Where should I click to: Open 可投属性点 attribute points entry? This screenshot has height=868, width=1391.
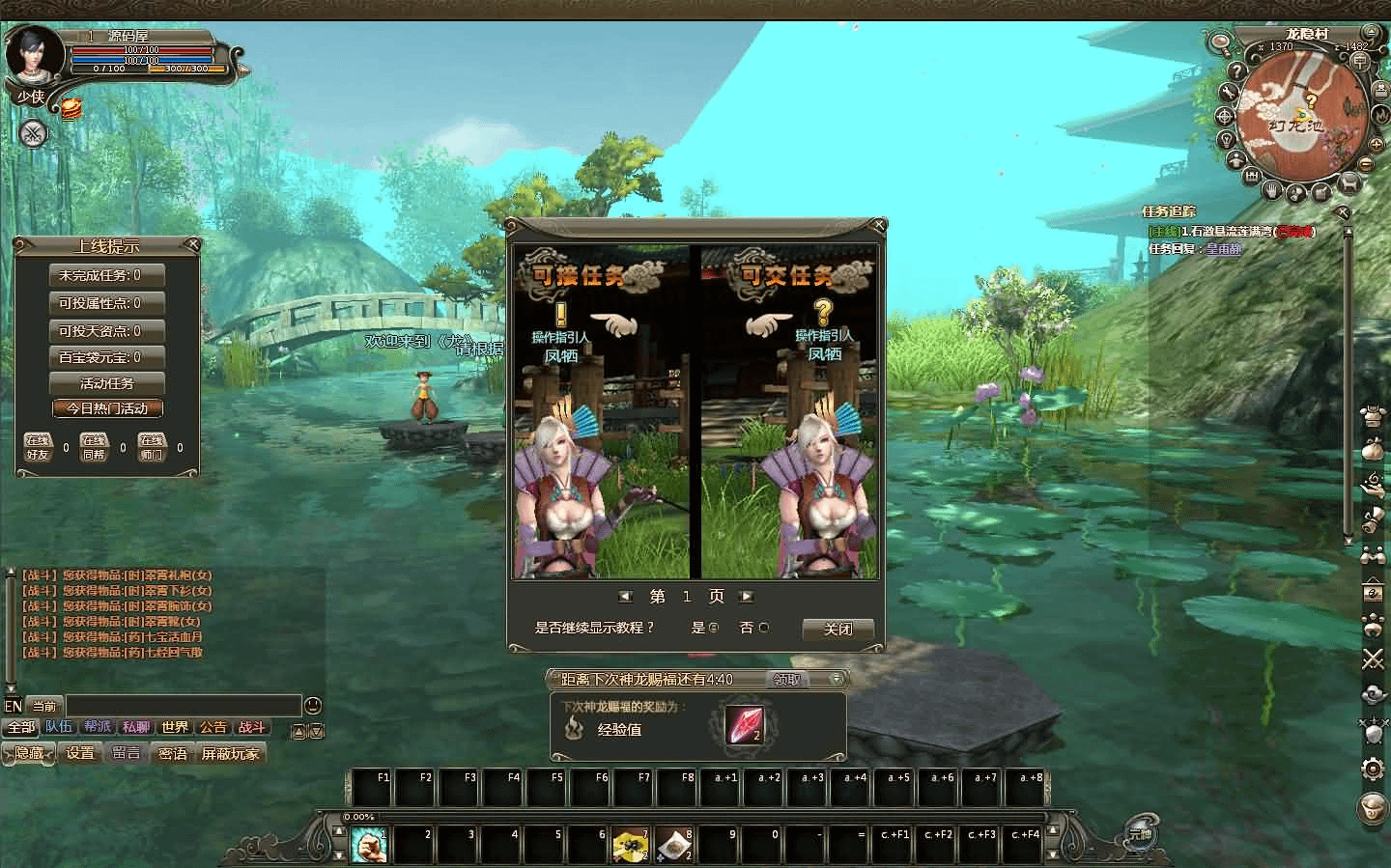[x=106, y=303]
